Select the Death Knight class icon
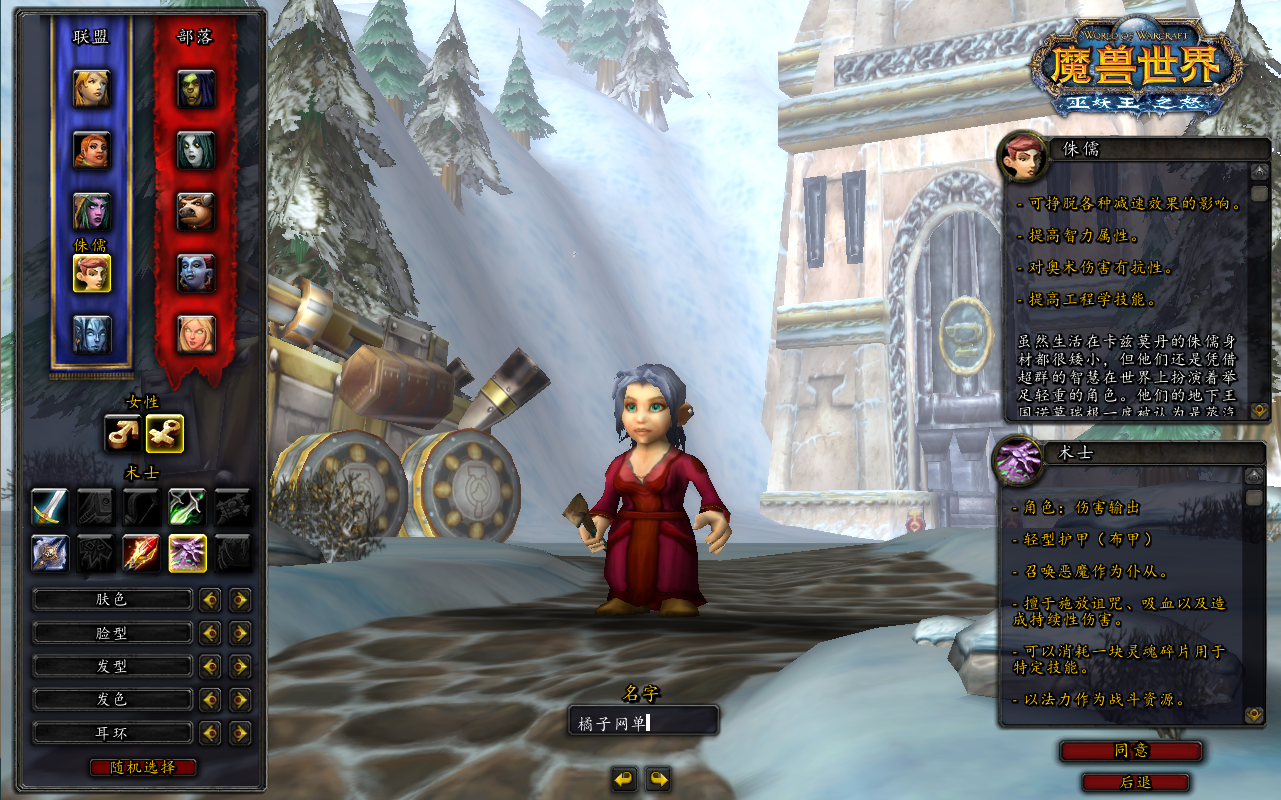Viewport: 1281px width, 800px height. 50,553
